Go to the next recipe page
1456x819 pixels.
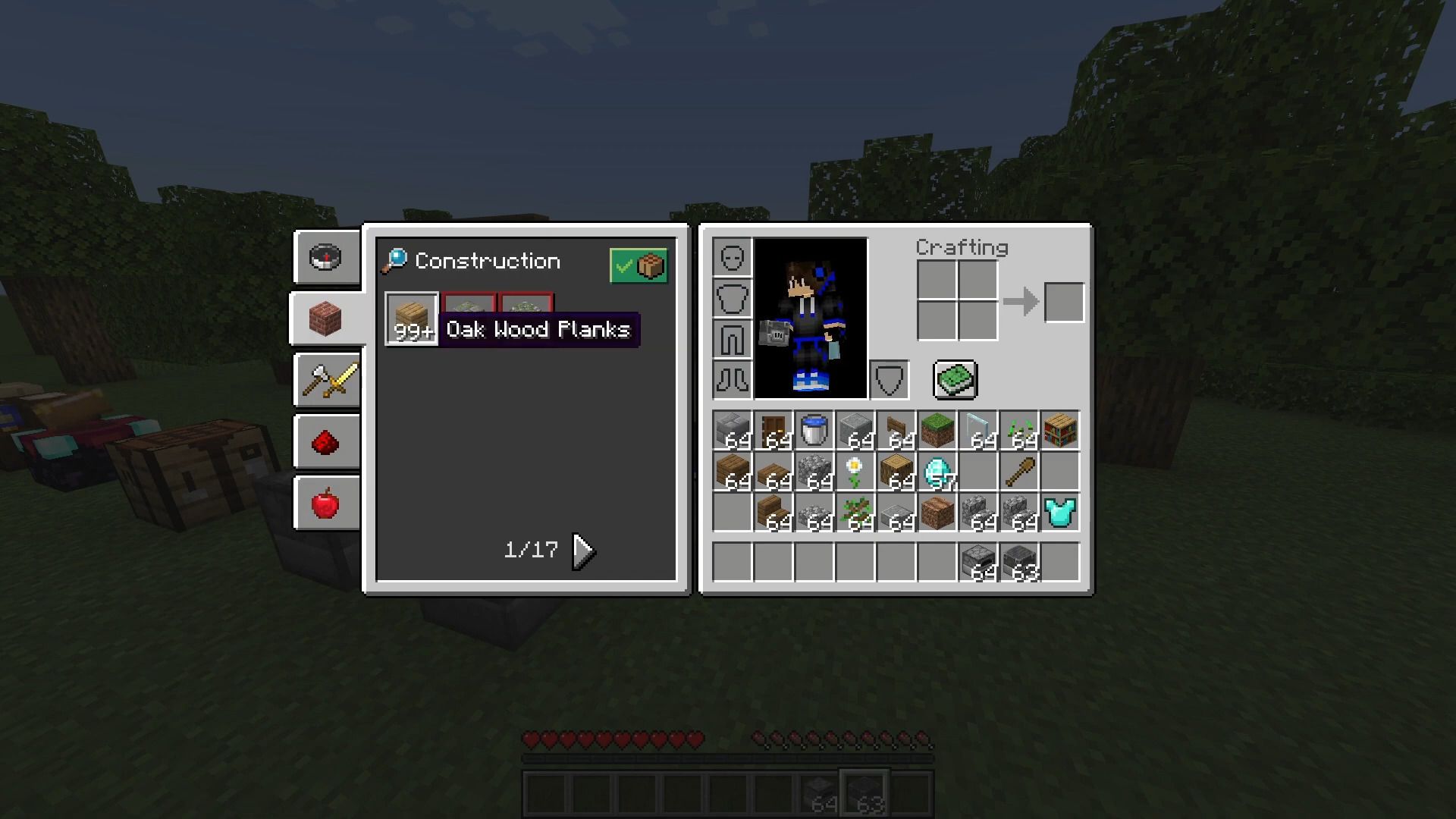point(584,551)
